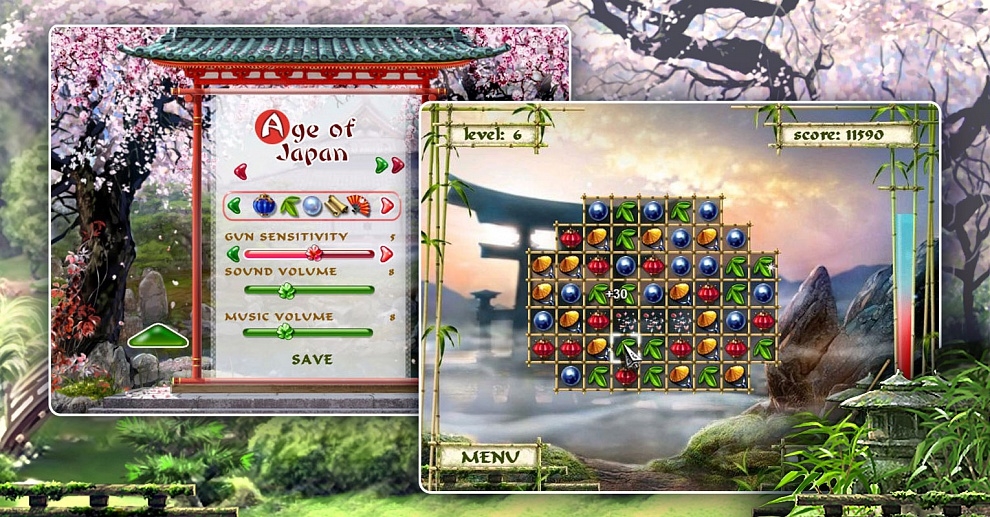Pick the pearl orb icon in the settings row

tap(312, 206)
